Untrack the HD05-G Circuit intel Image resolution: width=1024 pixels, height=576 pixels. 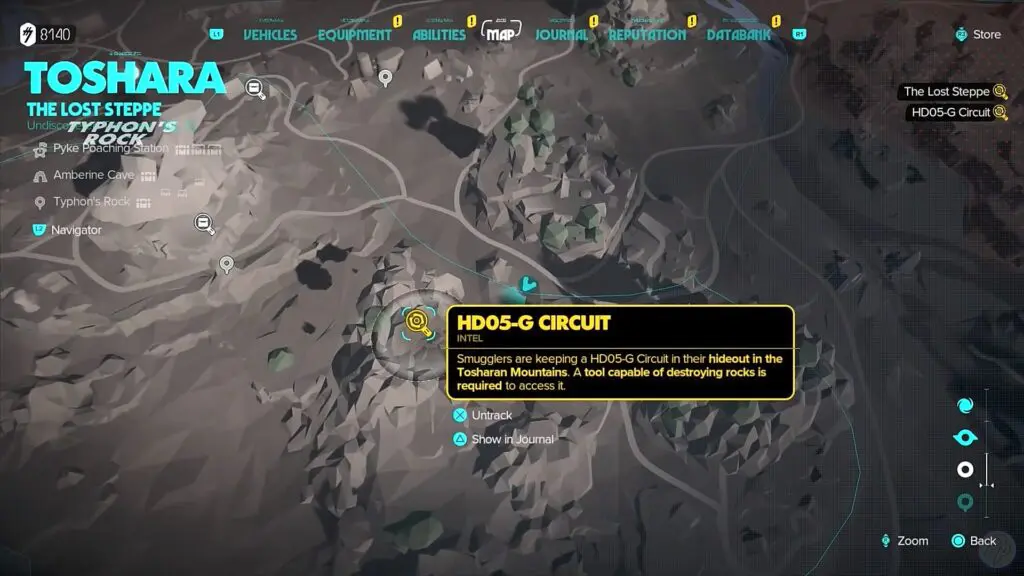point(491,415)
